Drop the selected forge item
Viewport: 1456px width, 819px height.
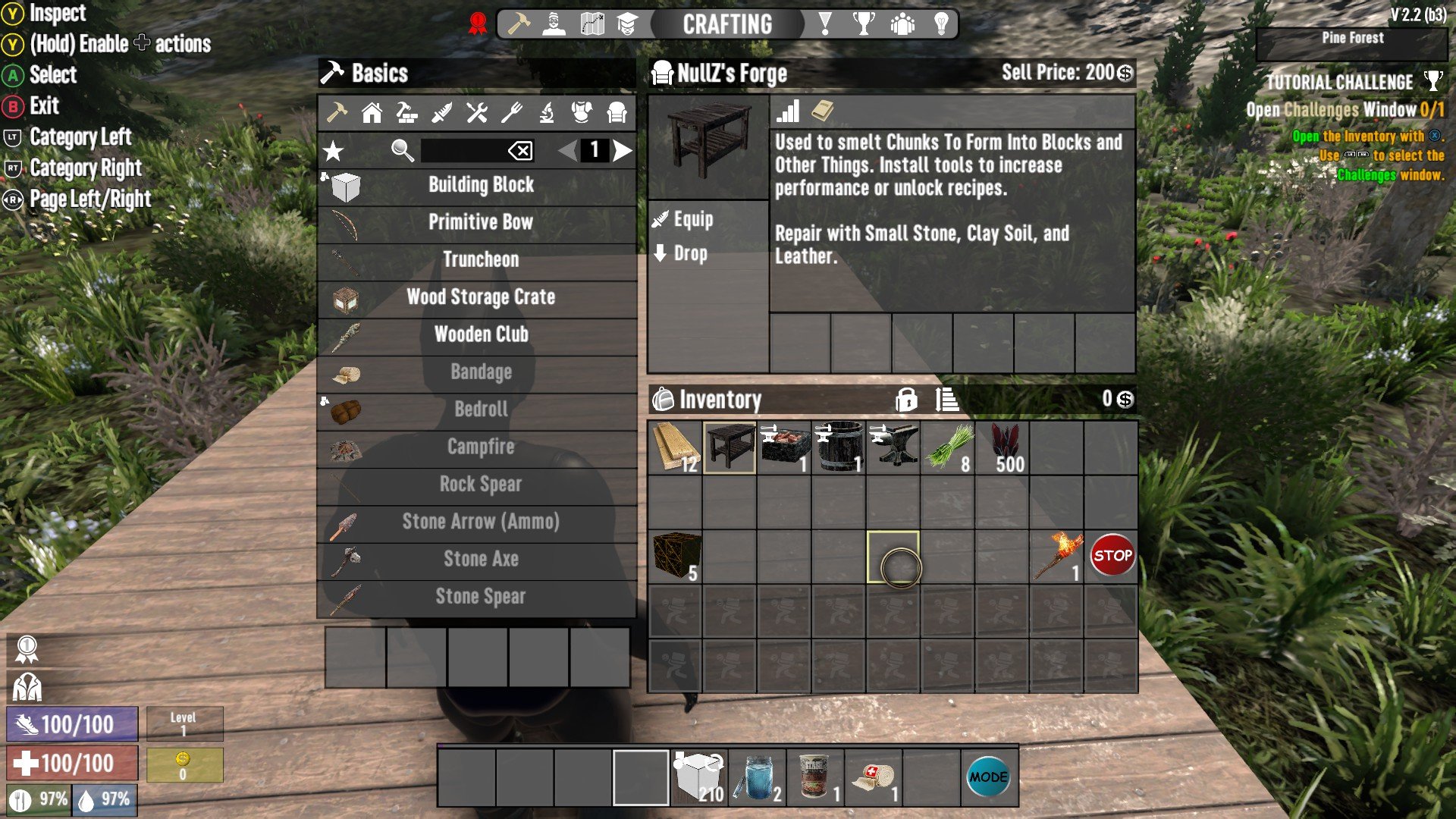pos(689,254)
